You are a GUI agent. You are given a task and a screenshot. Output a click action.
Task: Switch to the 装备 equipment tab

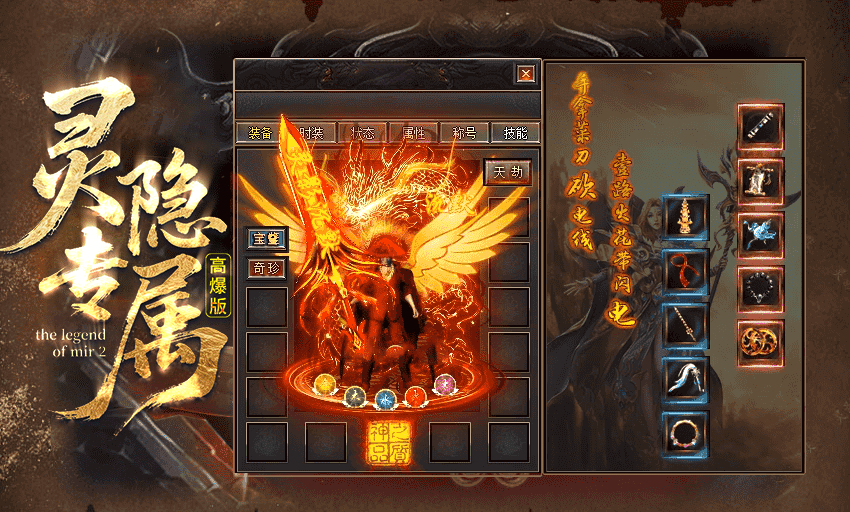(x=260, y=133)
